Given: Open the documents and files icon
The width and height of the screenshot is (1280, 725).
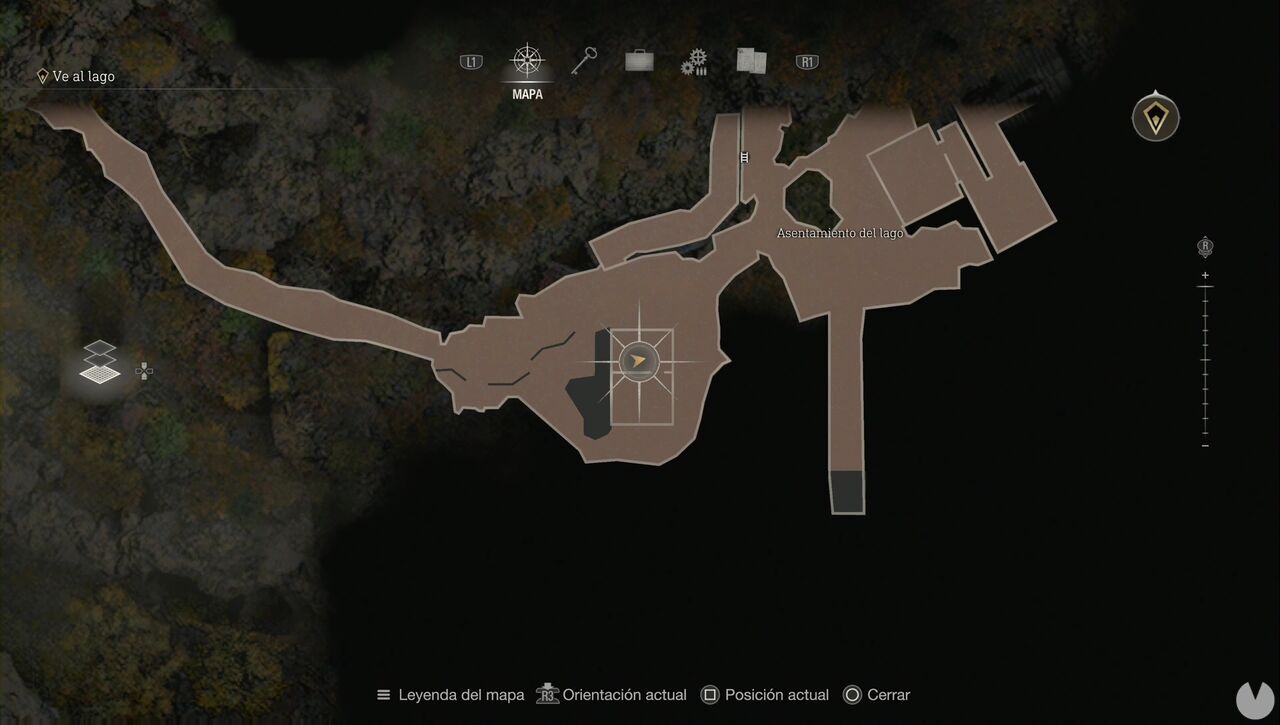Looking at the screenshot, I should click(x=750, y=60).
